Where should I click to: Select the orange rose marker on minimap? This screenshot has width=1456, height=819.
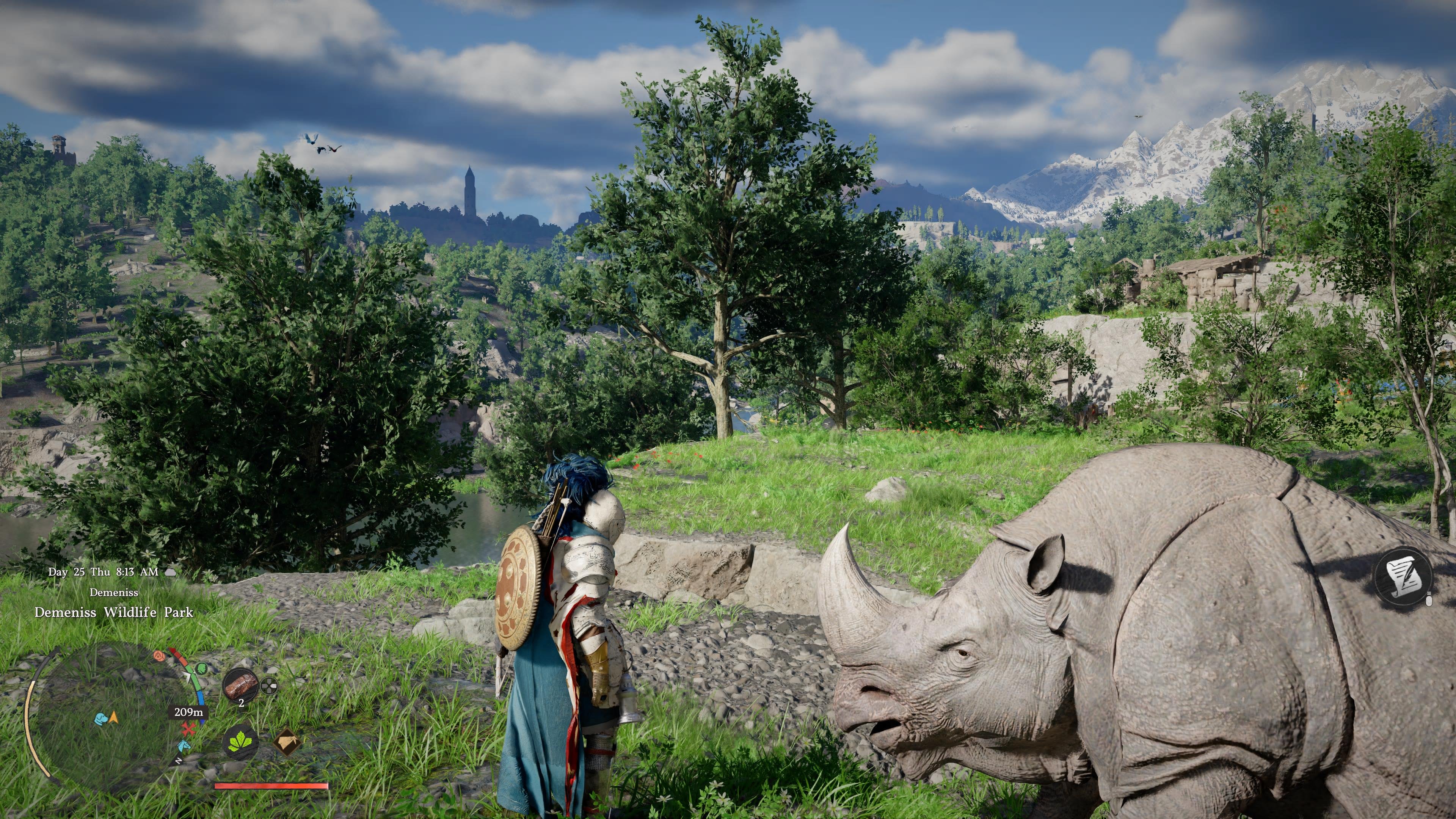[x=159, y=656]
